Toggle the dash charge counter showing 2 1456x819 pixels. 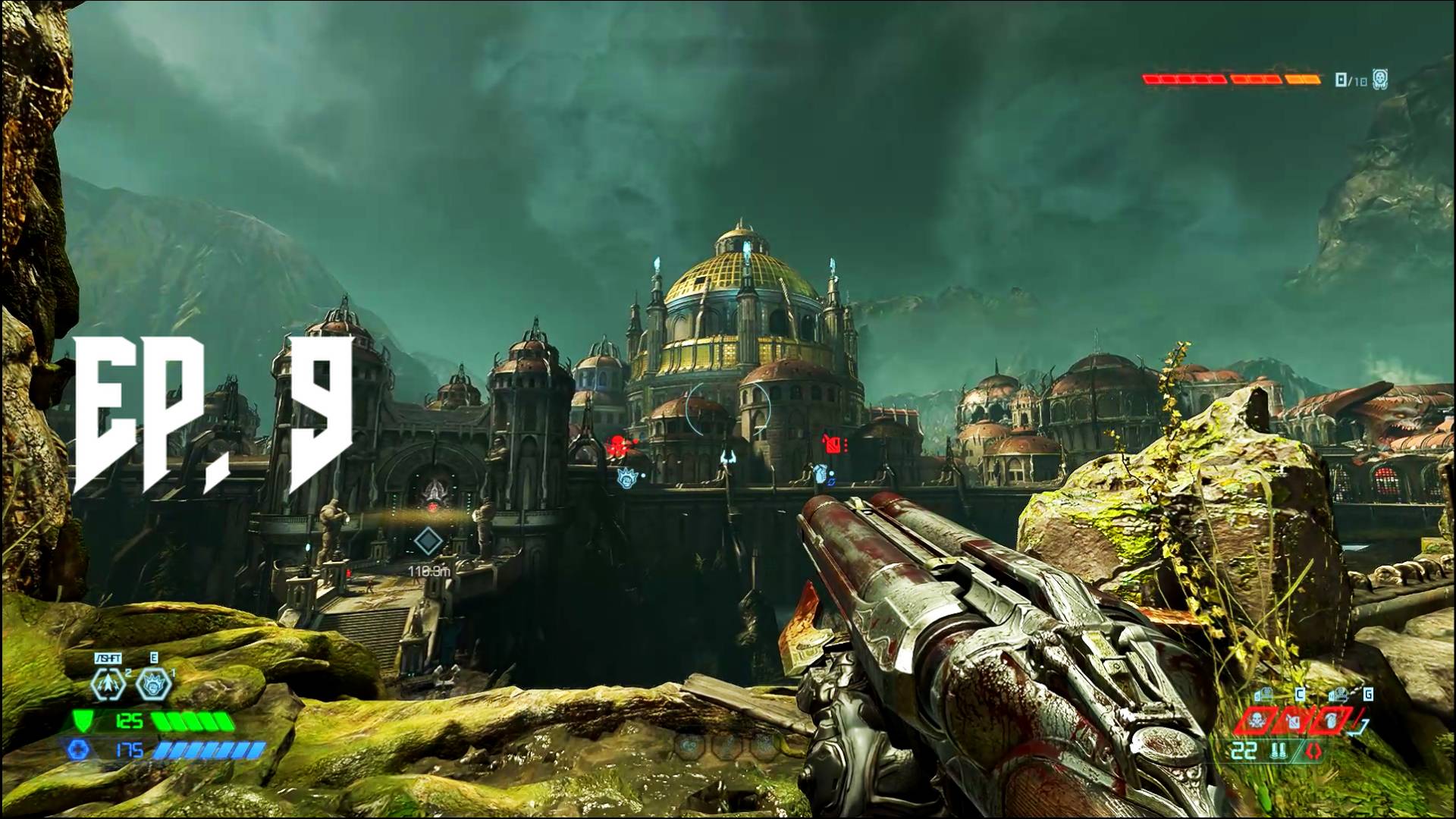(x=127, y=673)
